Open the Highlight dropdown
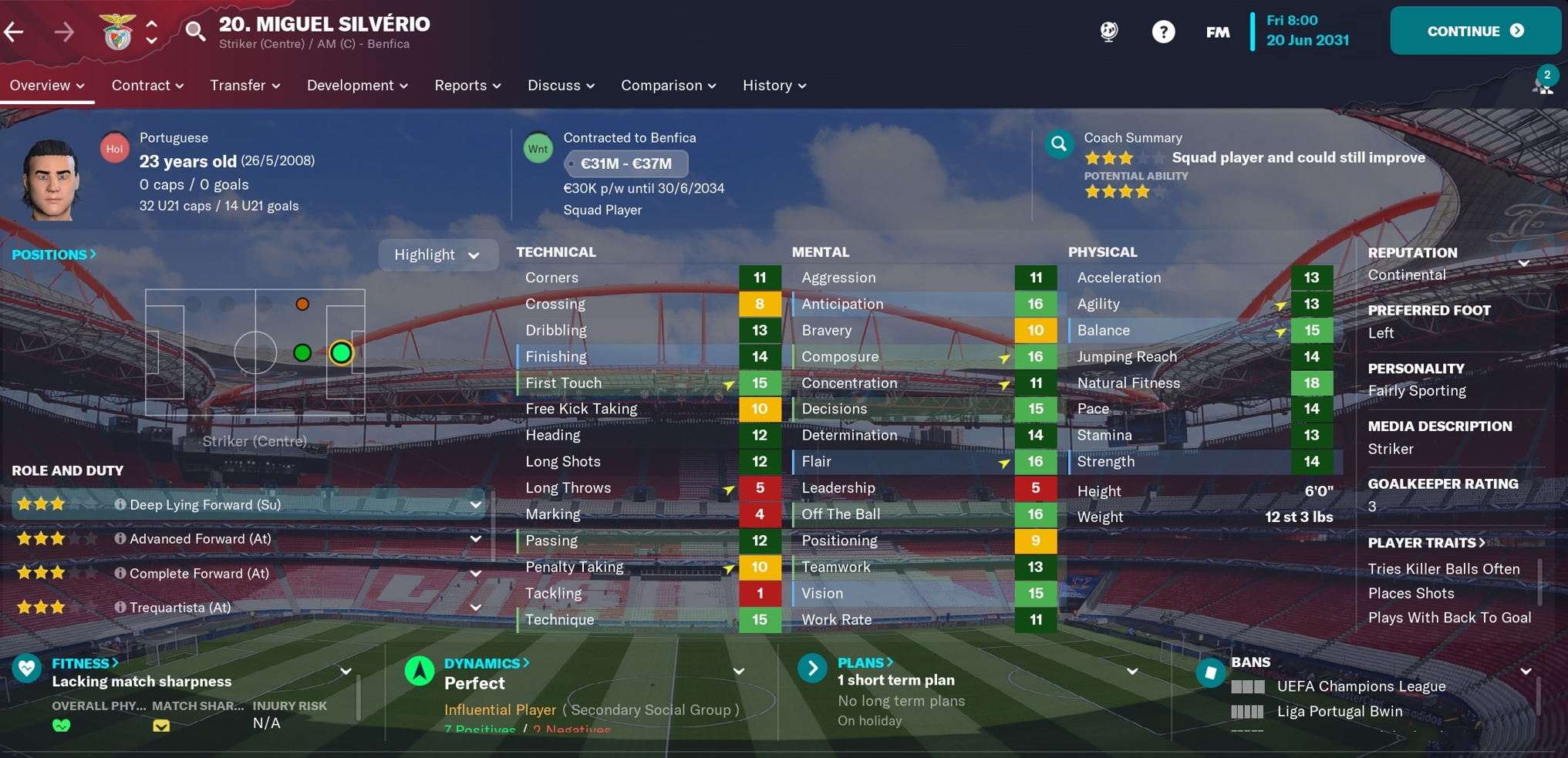The image size is (1568, 758). (x=438, y=254)
